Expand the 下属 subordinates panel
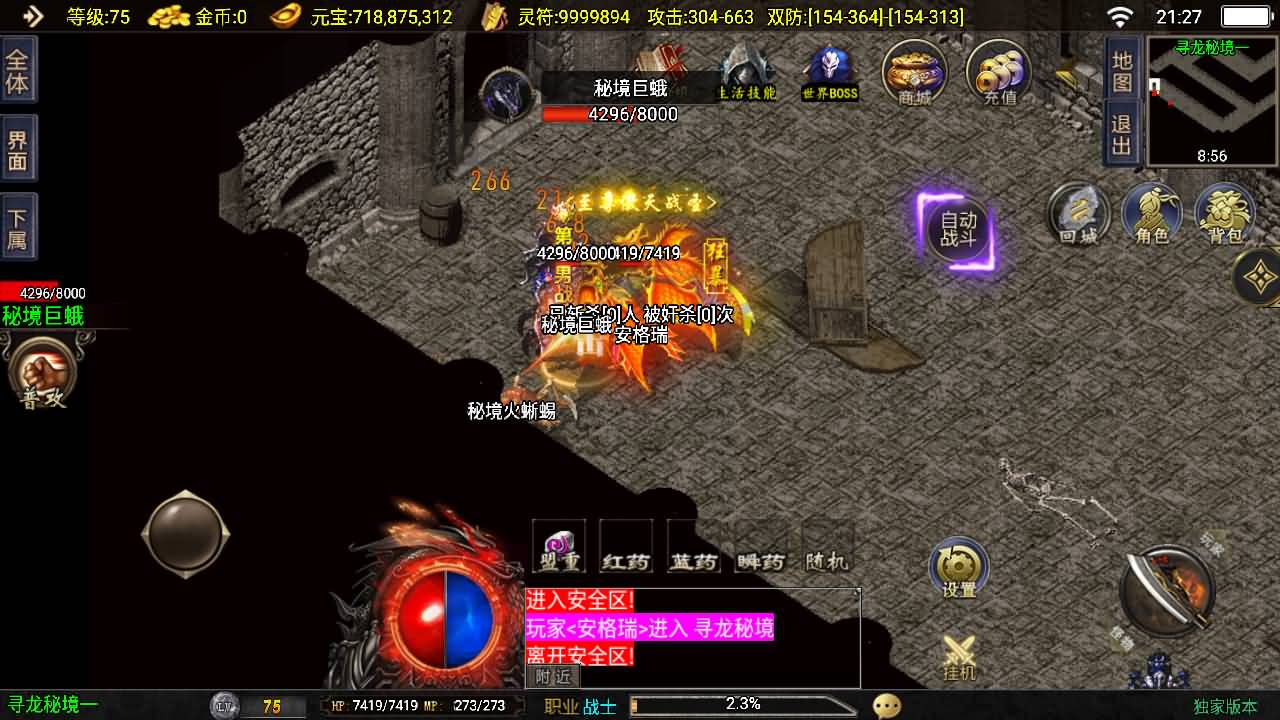The image size is (1280, 720). point(18,226)
